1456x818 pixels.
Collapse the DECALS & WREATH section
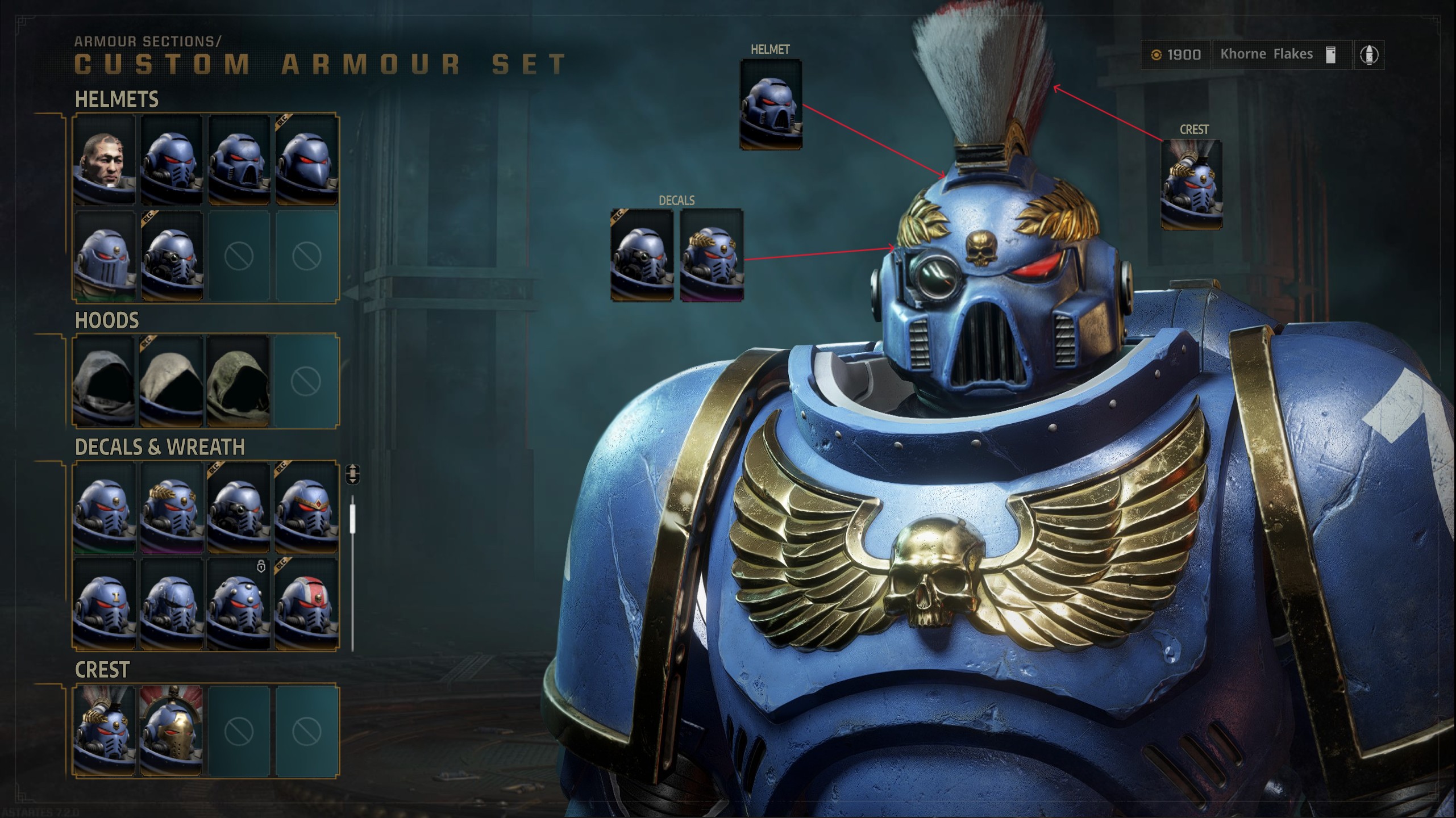(161, 447)
